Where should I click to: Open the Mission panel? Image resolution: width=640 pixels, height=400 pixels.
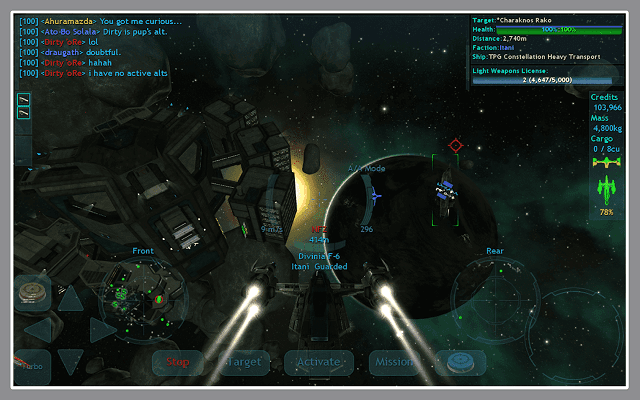click(394, 361)
